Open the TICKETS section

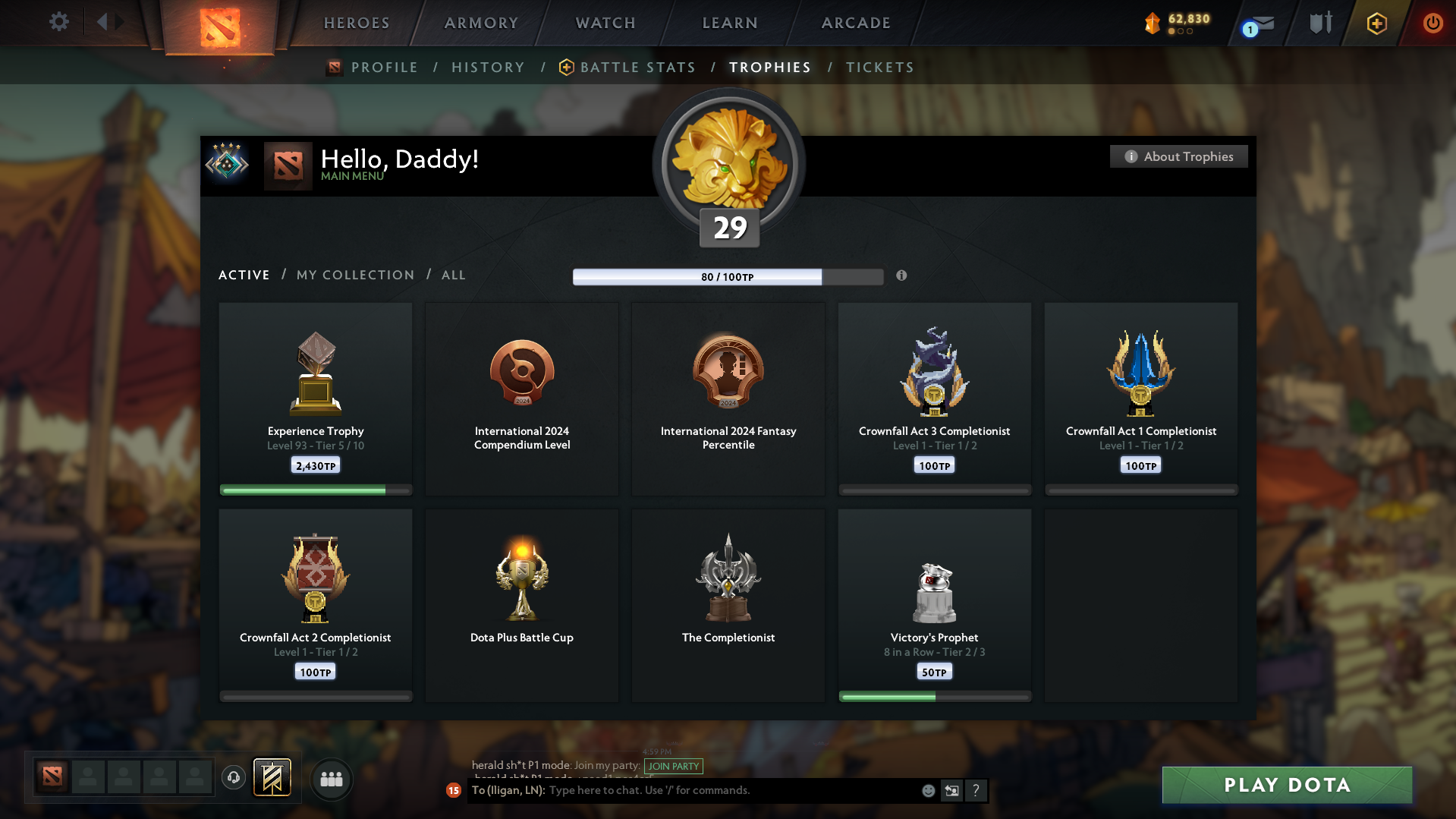pos(879,67)
